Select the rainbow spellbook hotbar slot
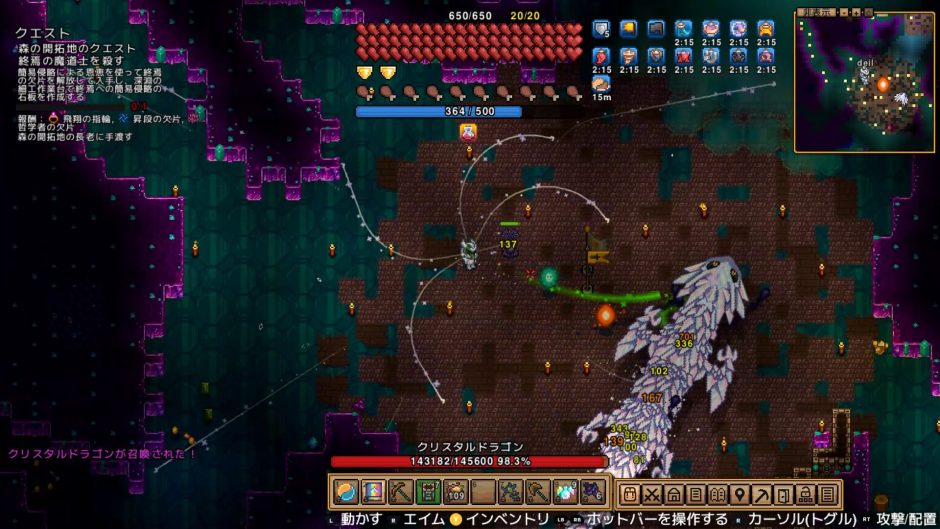The width and height of the screenshot is (940, 529). coord(373,492)
